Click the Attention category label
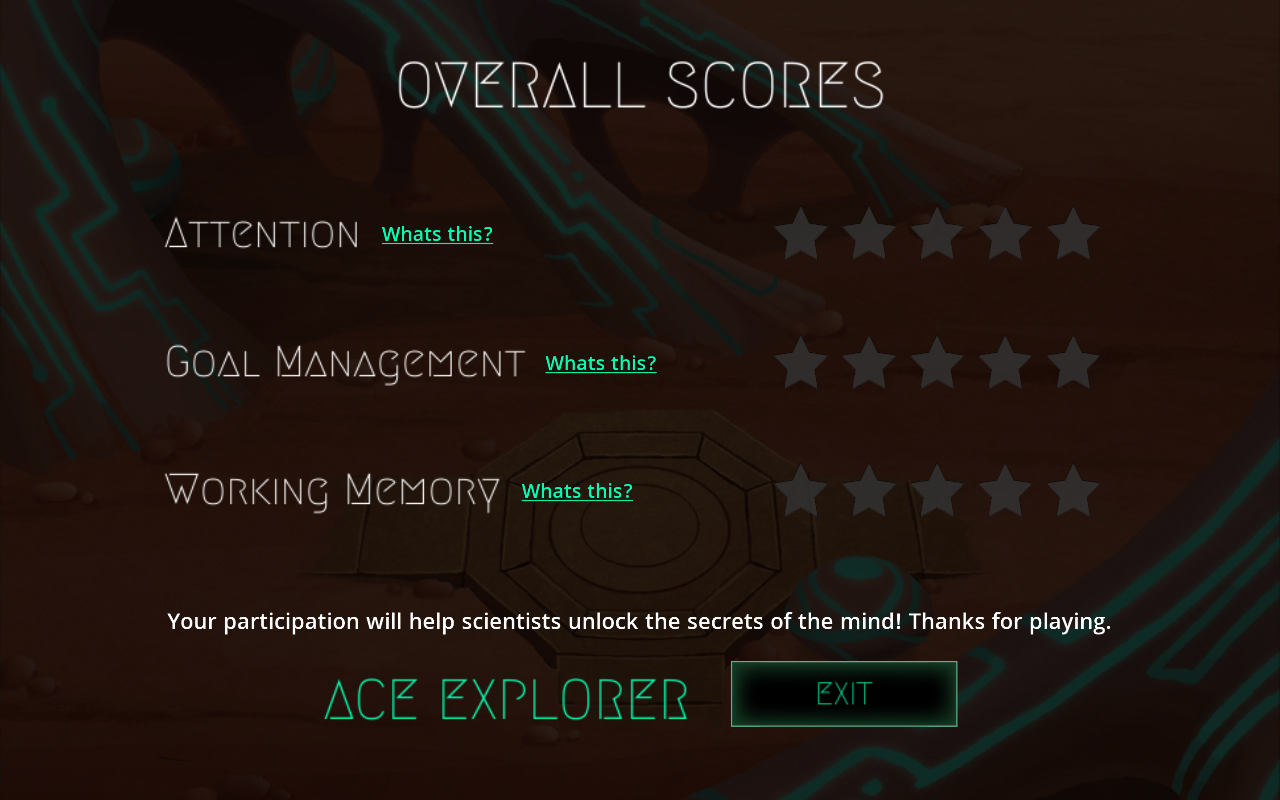 (262, 233)
